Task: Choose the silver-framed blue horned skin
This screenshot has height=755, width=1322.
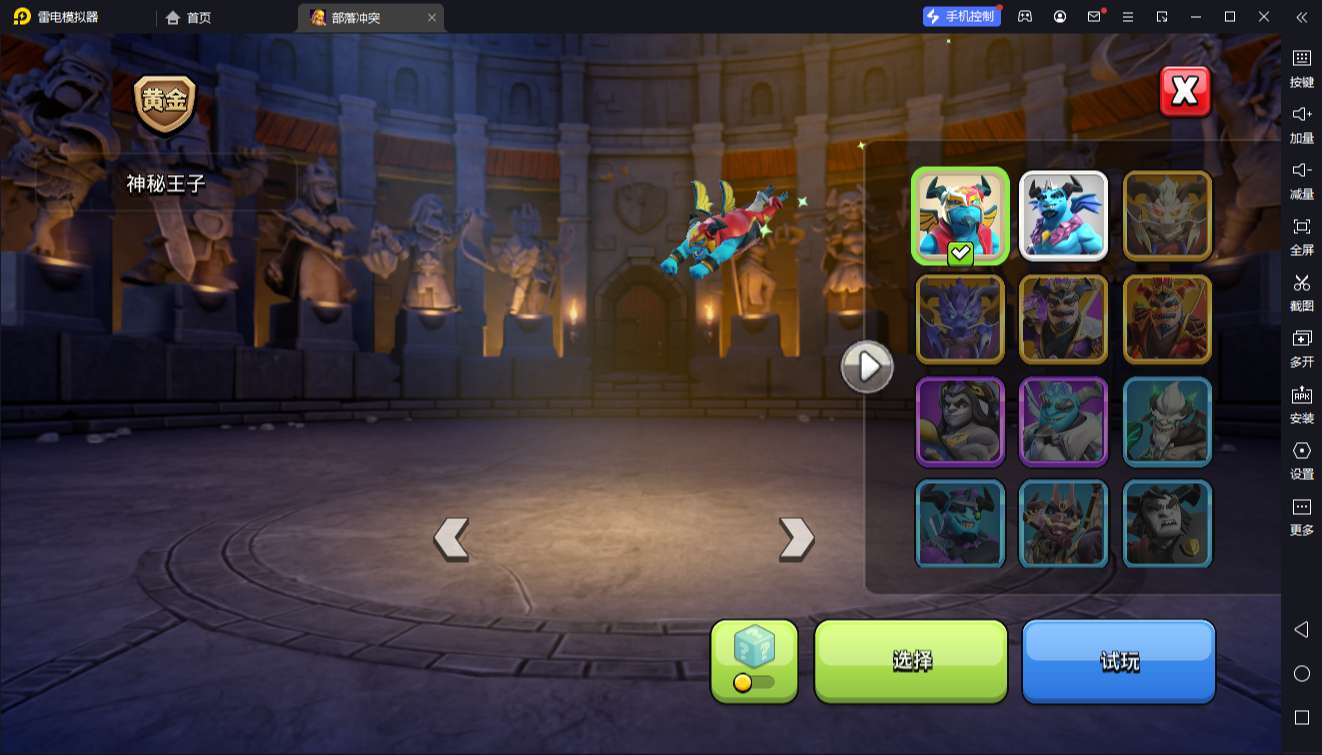Action: click(x=1063, y=216)
